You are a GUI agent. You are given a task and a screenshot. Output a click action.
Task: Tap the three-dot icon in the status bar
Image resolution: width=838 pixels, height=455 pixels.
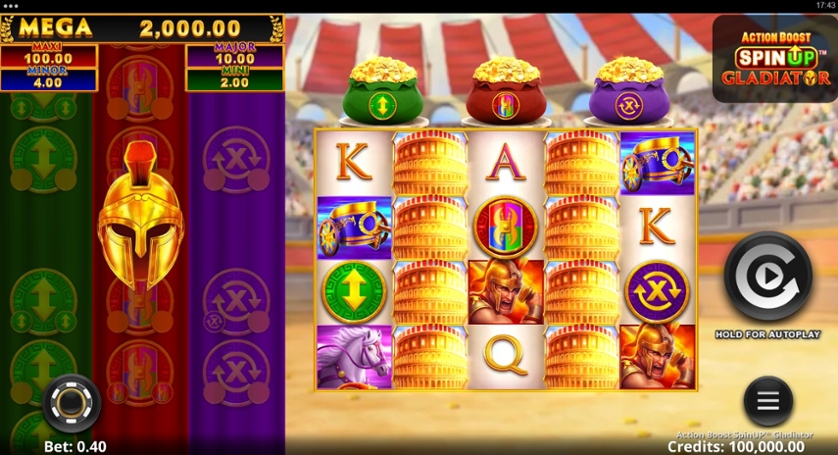(x=13, y=6)
